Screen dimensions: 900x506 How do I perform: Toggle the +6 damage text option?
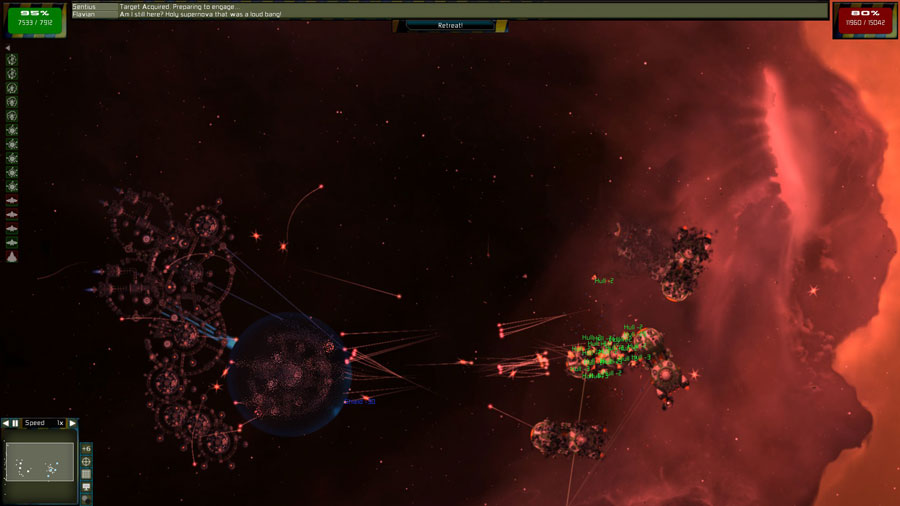pos(86,448)
